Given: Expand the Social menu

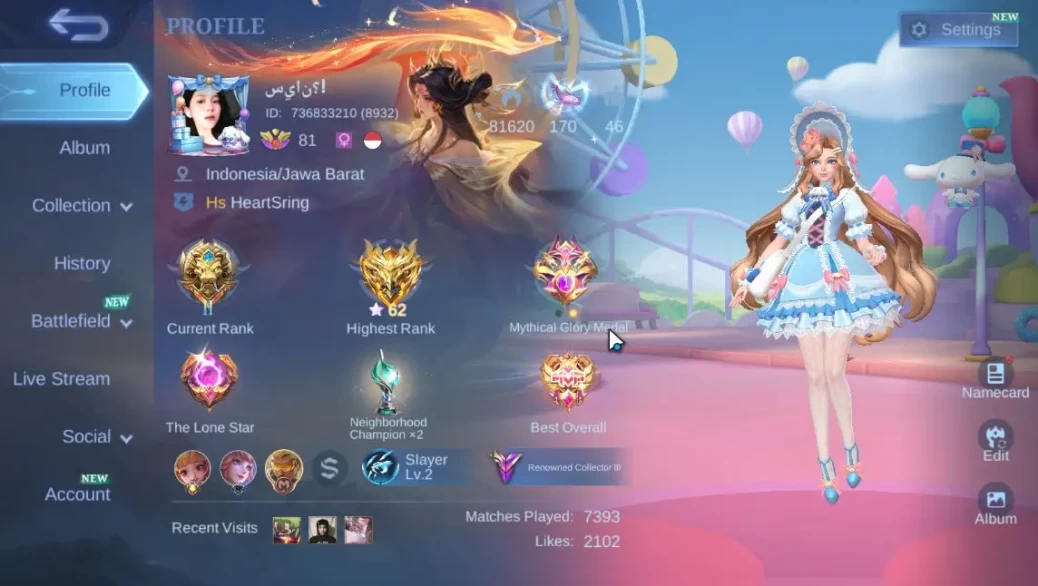Looking at the screenshot, I should [x=97, y=437].
